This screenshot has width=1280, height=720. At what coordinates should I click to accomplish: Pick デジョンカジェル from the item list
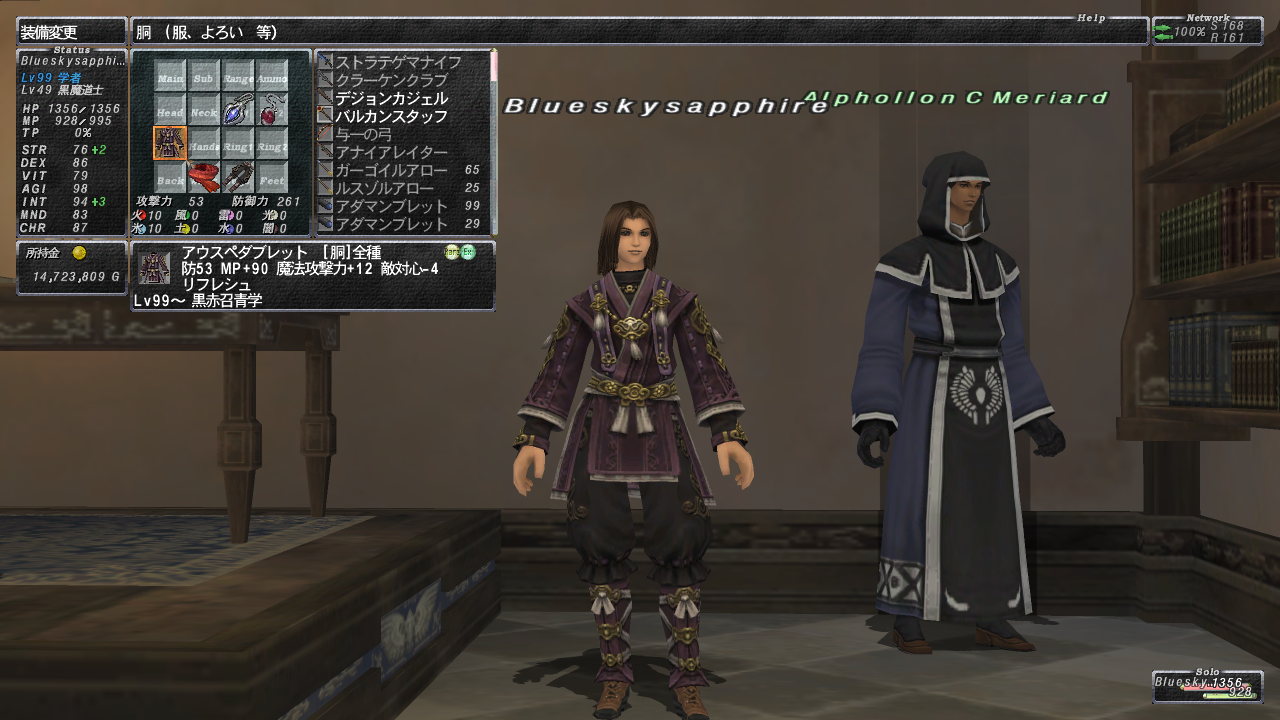[392, 98]
